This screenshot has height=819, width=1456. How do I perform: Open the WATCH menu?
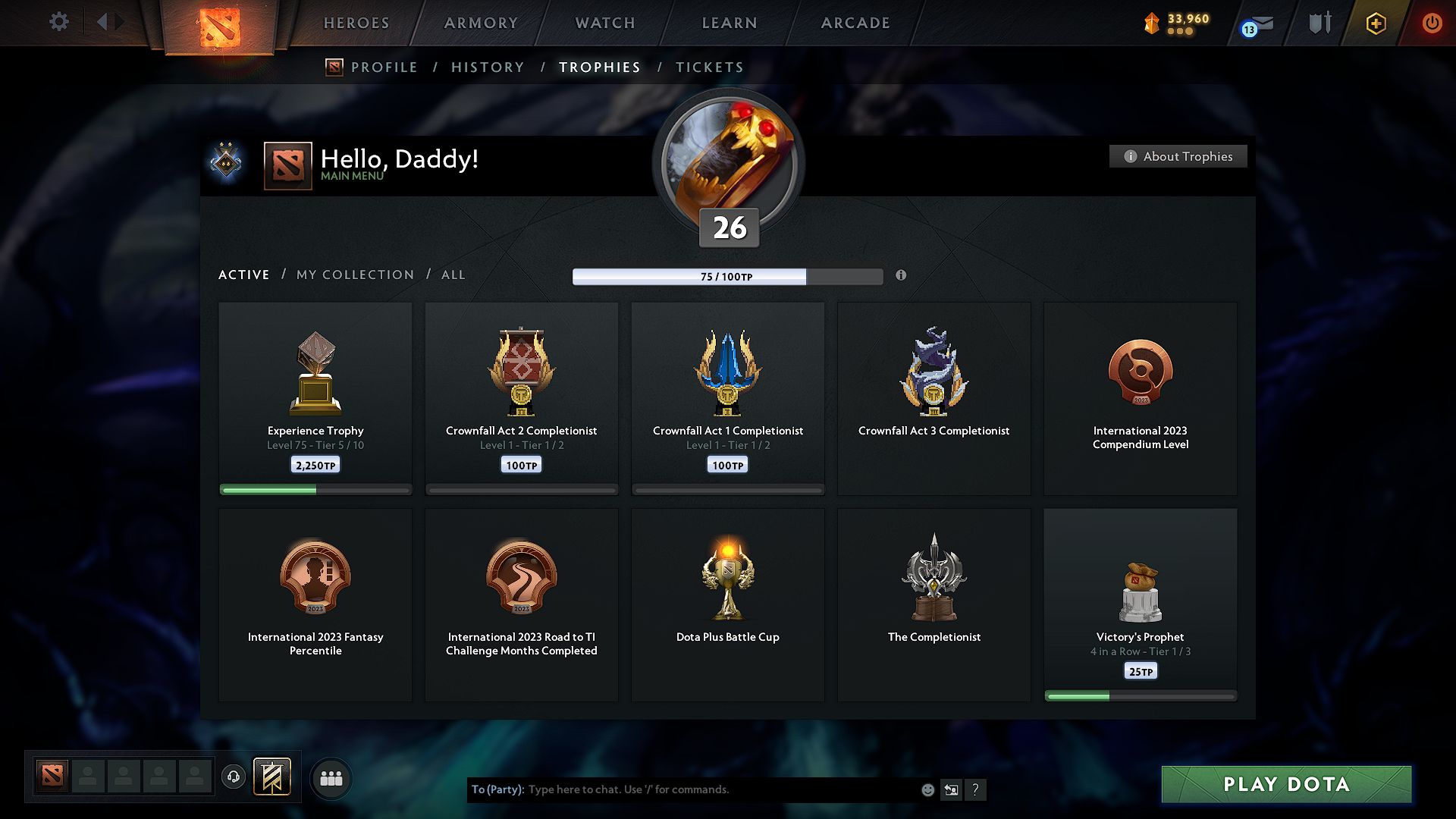(x=604, y=23)
